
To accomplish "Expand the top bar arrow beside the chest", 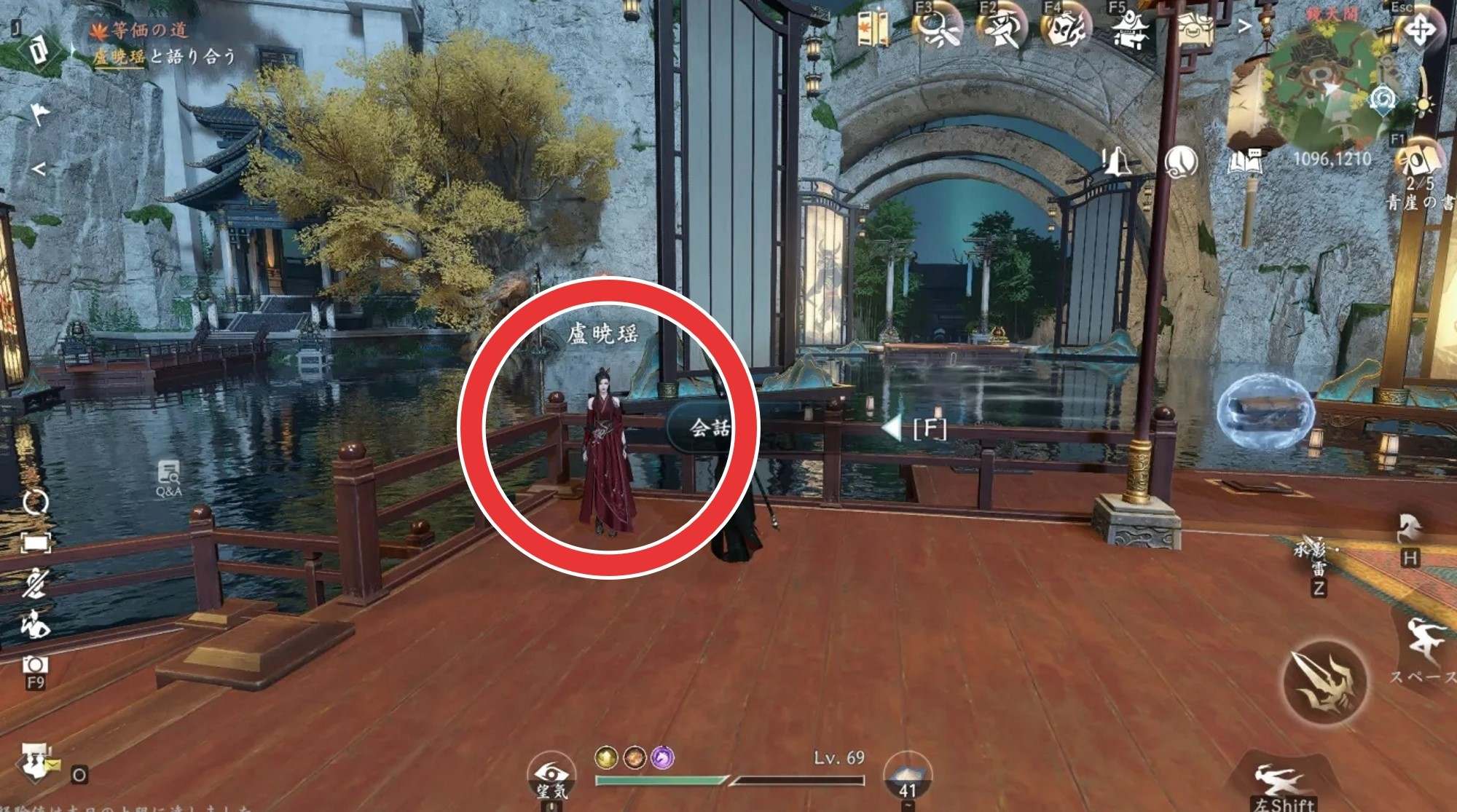I will click(1244, 27).
